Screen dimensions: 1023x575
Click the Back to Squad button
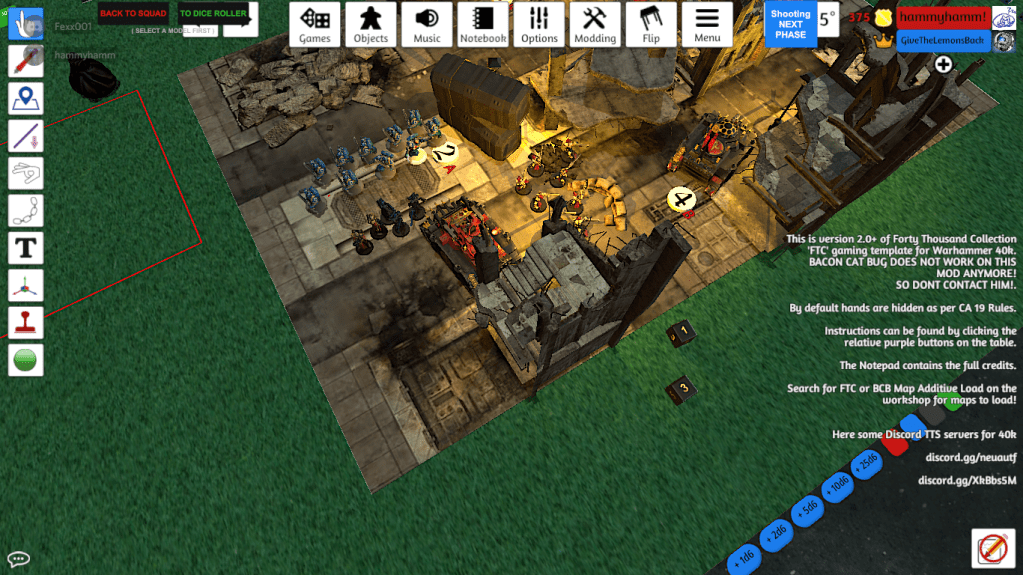133,13
